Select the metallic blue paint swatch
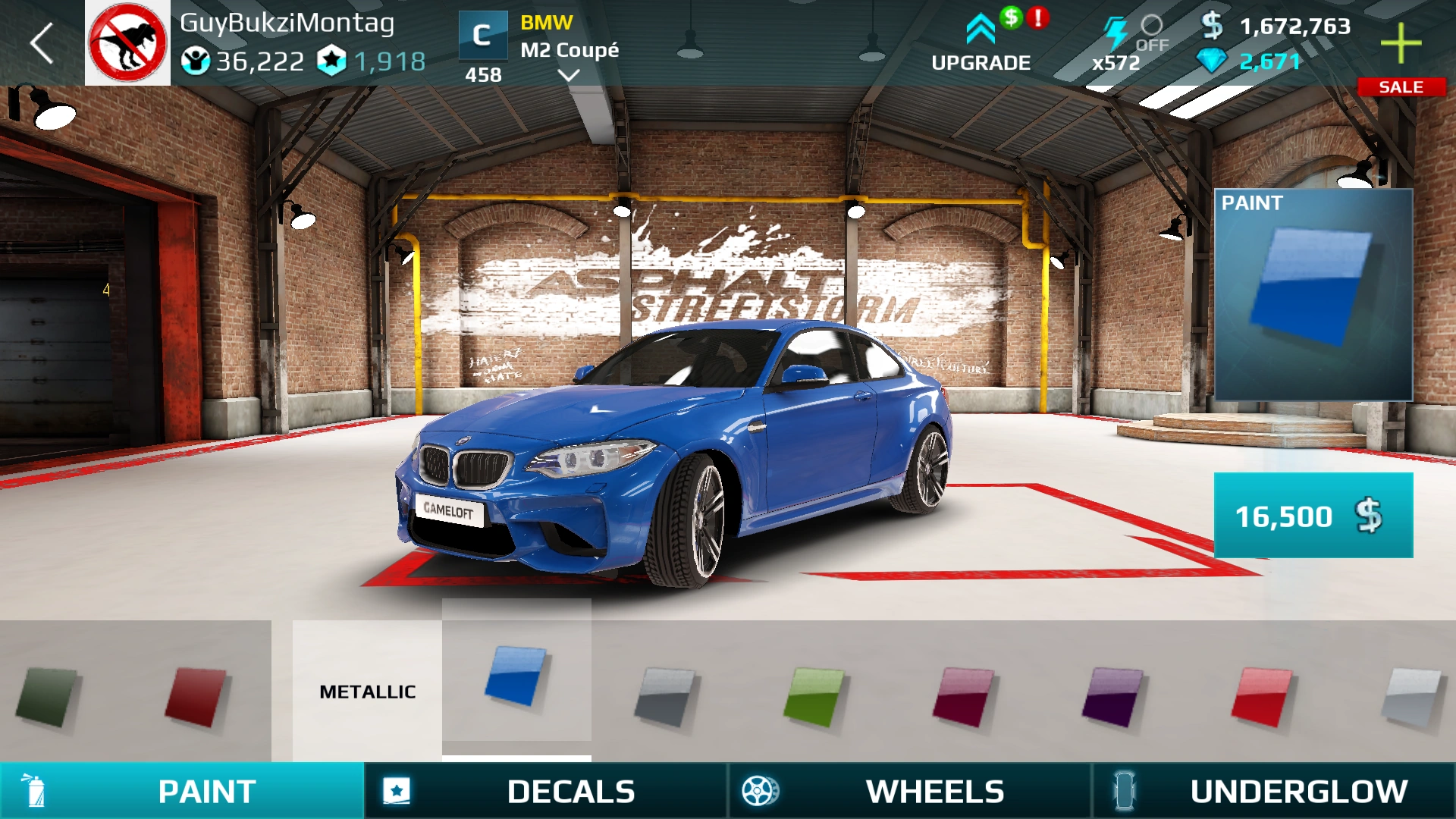 click(516, 675)
